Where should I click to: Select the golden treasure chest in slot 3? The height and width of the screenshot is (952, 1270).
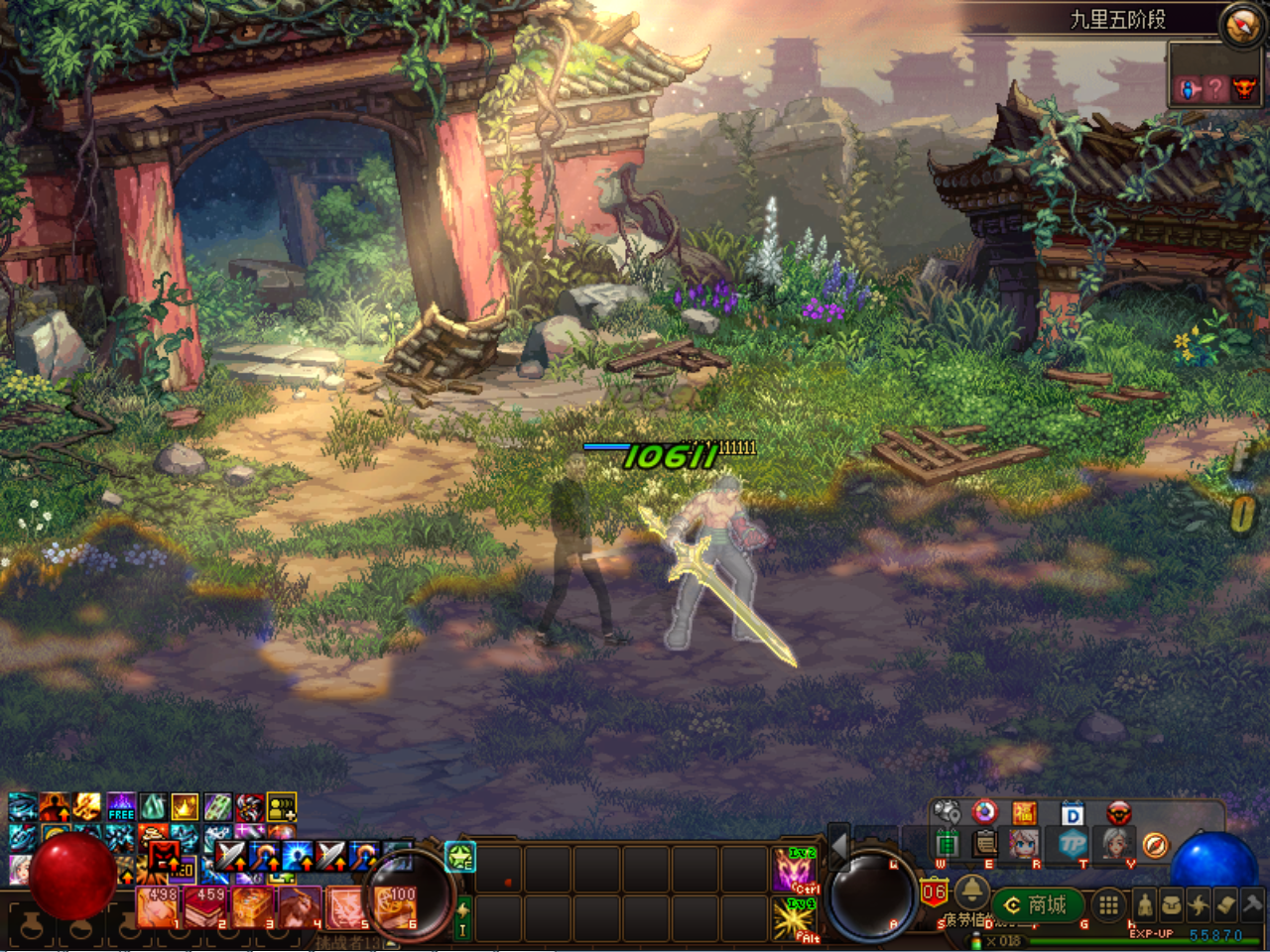253,906
